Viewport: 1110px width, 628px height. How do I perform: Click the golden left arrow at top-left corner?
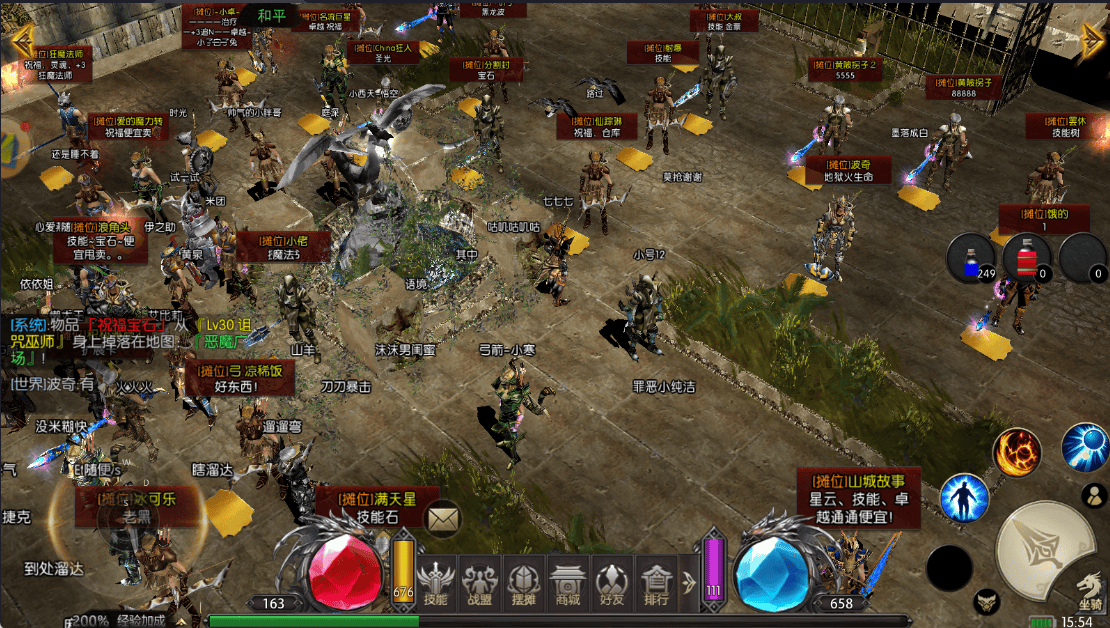(20, 40)
